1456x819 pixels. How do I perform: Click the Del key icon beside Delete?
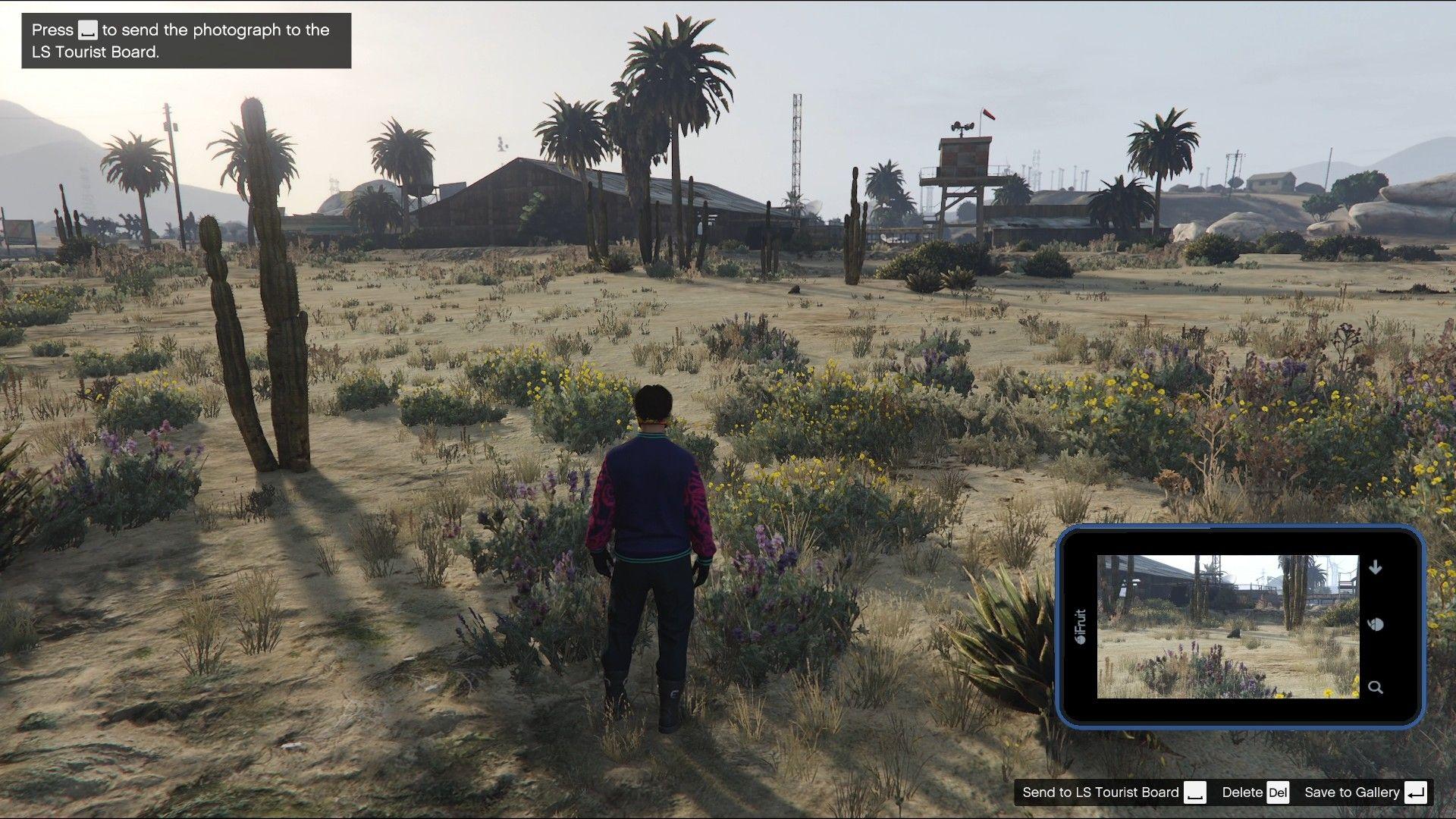1277,792
